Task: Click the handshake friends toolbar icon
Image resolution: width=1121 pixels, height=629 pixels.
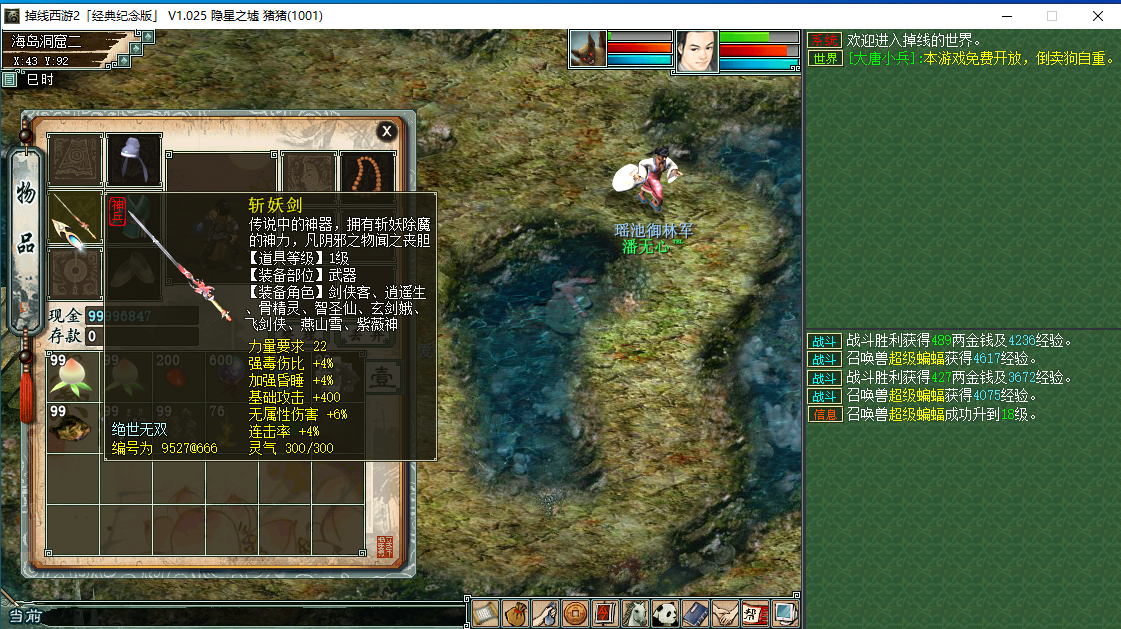Action: click(725, 612)
